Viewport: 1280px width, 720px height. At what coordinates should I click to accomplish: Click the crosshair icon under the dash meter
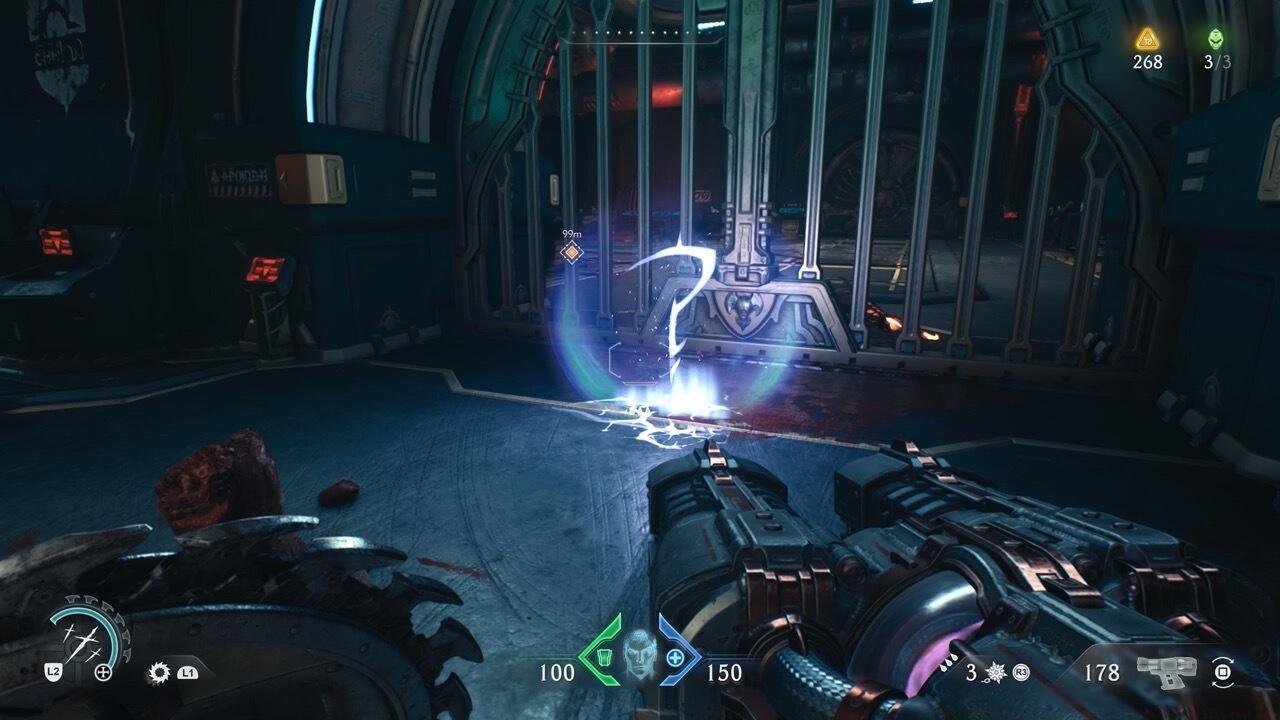pos(104,672)
